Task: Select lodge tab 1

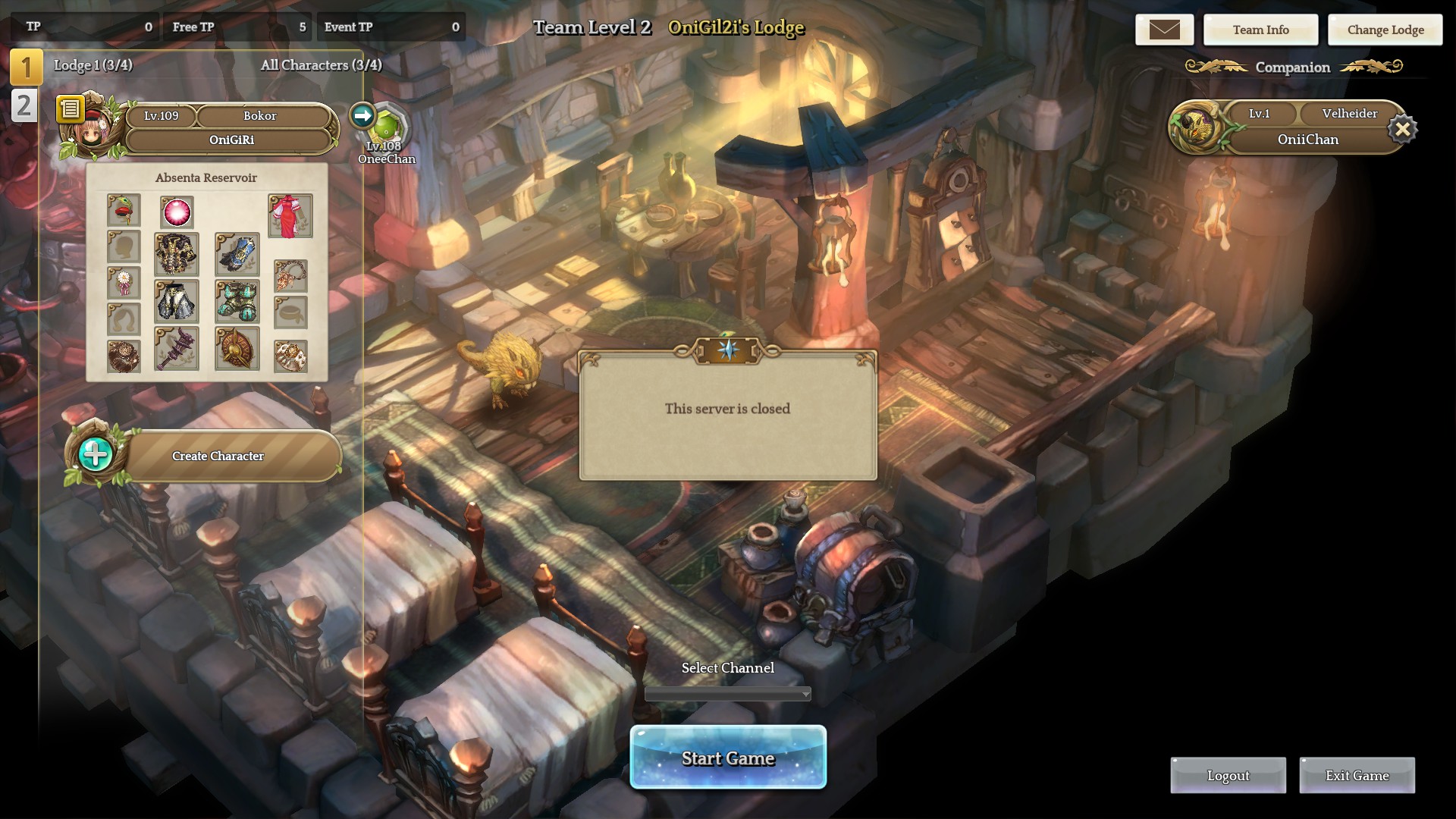Action: pyautogui.click(x=25, y=67)
